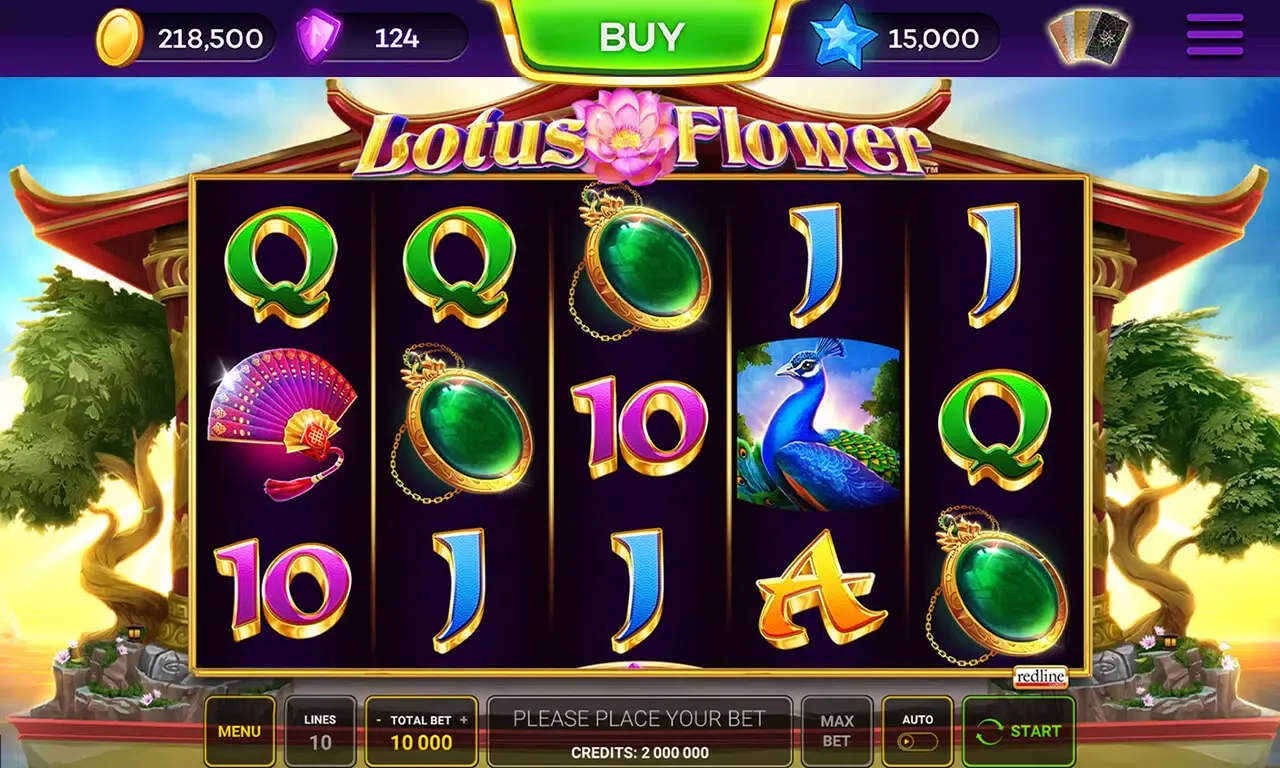Click the PLEASE PLACE YOUR BET bar
Screen dimensions: 1280x768
641,717
